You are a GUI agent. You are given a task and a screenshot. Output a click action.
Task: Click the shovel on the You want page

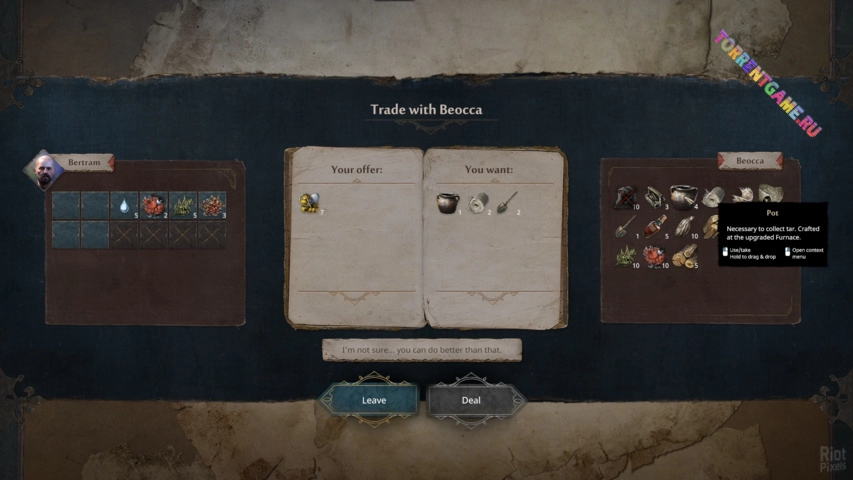pyautogui.click(x=507, y=203)
